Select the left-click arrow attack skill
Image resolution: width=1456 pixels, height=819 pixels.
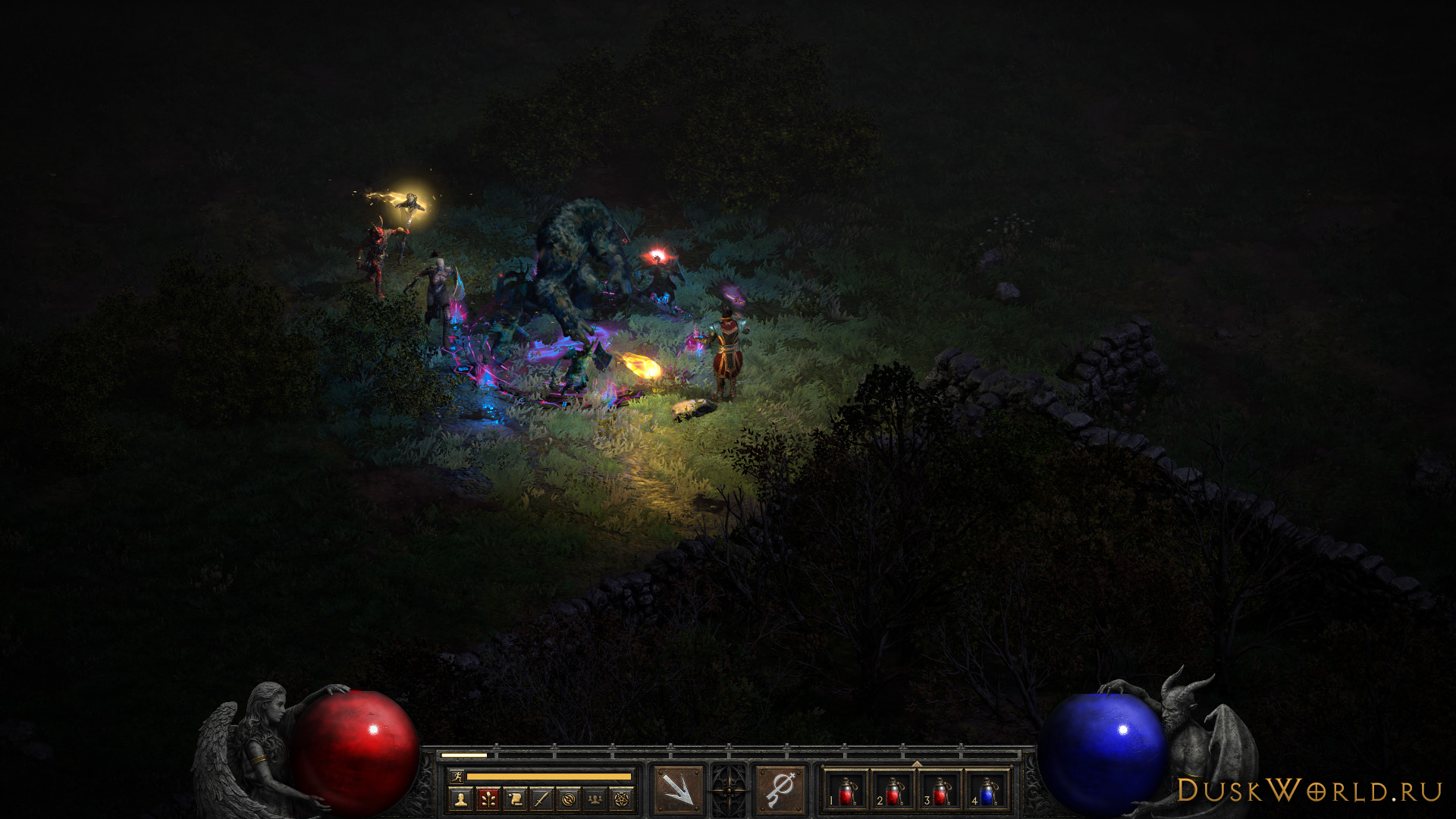coord(678,790)
